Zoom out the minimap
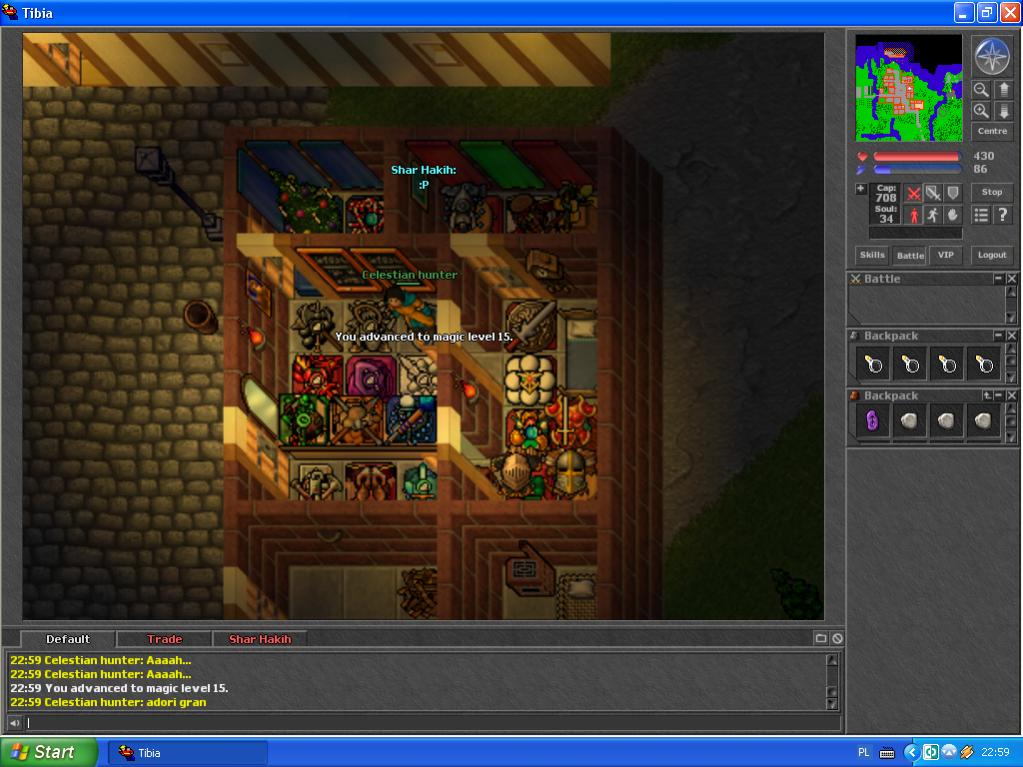 pos(981,90)
